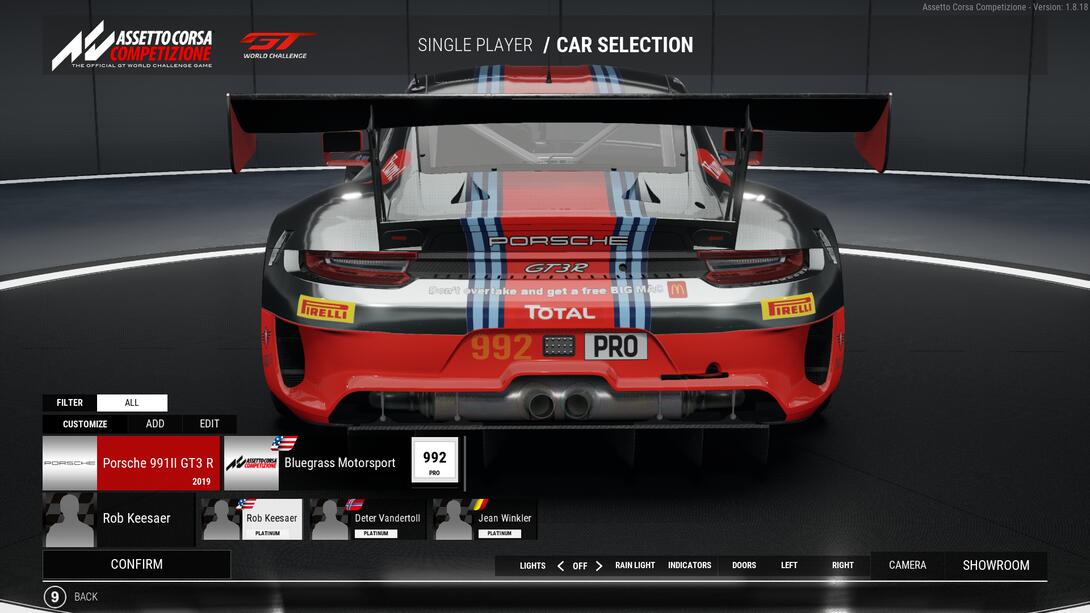Open the Customize option
The width and height of the screenshot is (1090, 613).
(x=85, y=424)
